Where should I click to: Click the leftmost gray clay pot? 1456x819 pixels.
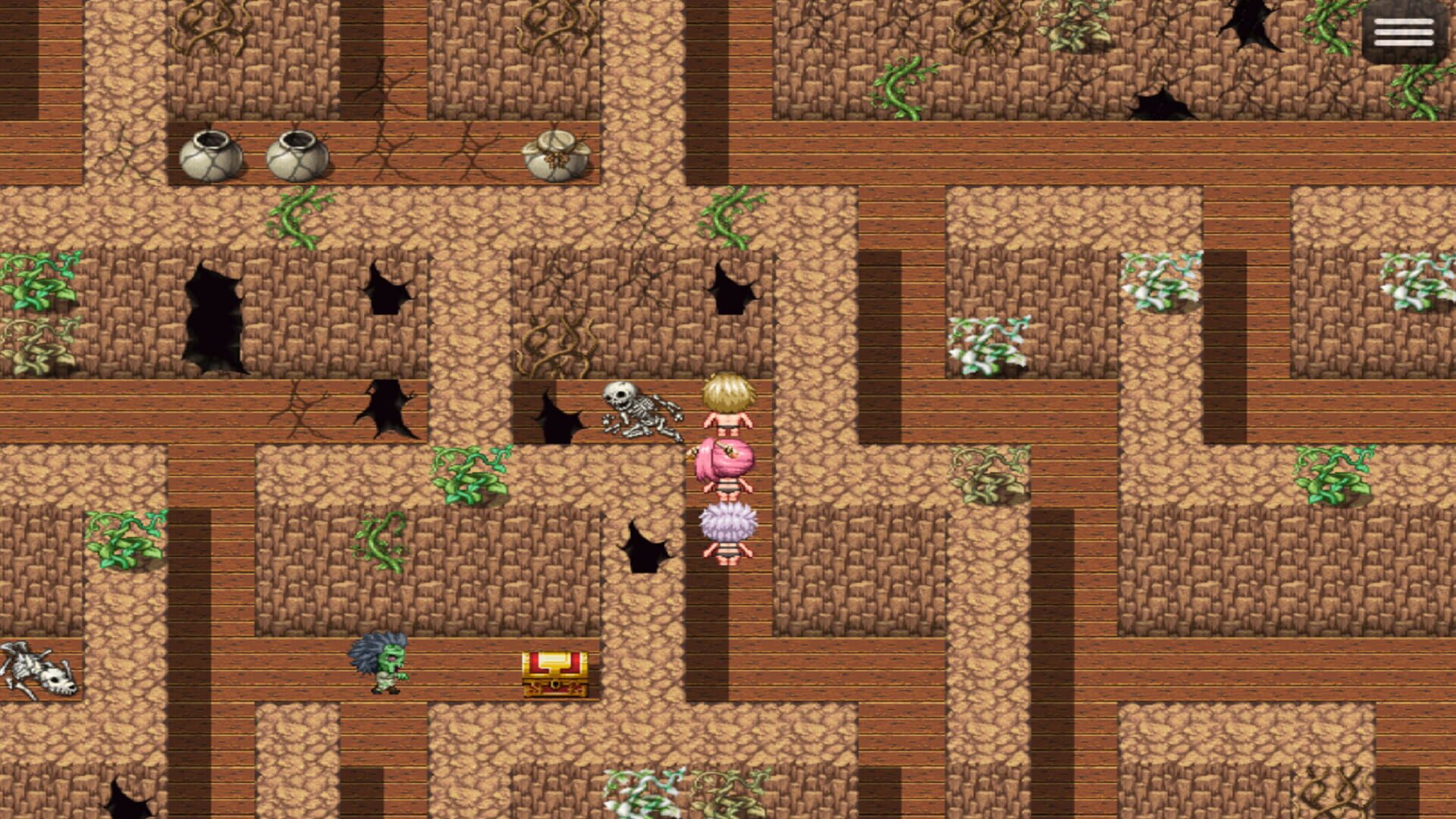point(209,155)
